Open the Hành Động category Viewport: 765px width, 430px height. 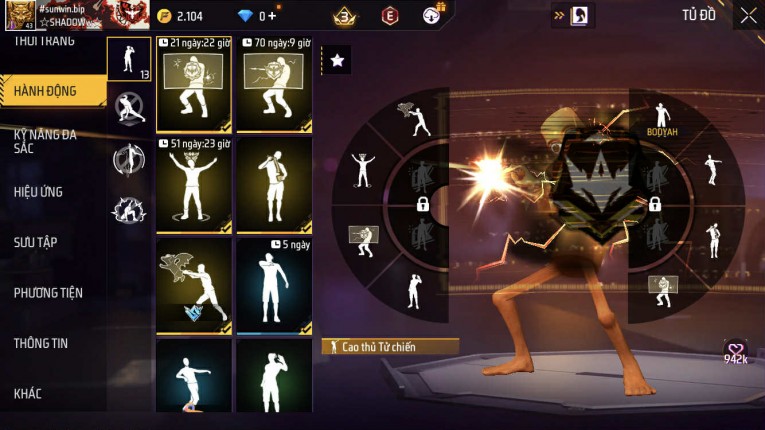[50, 91]
